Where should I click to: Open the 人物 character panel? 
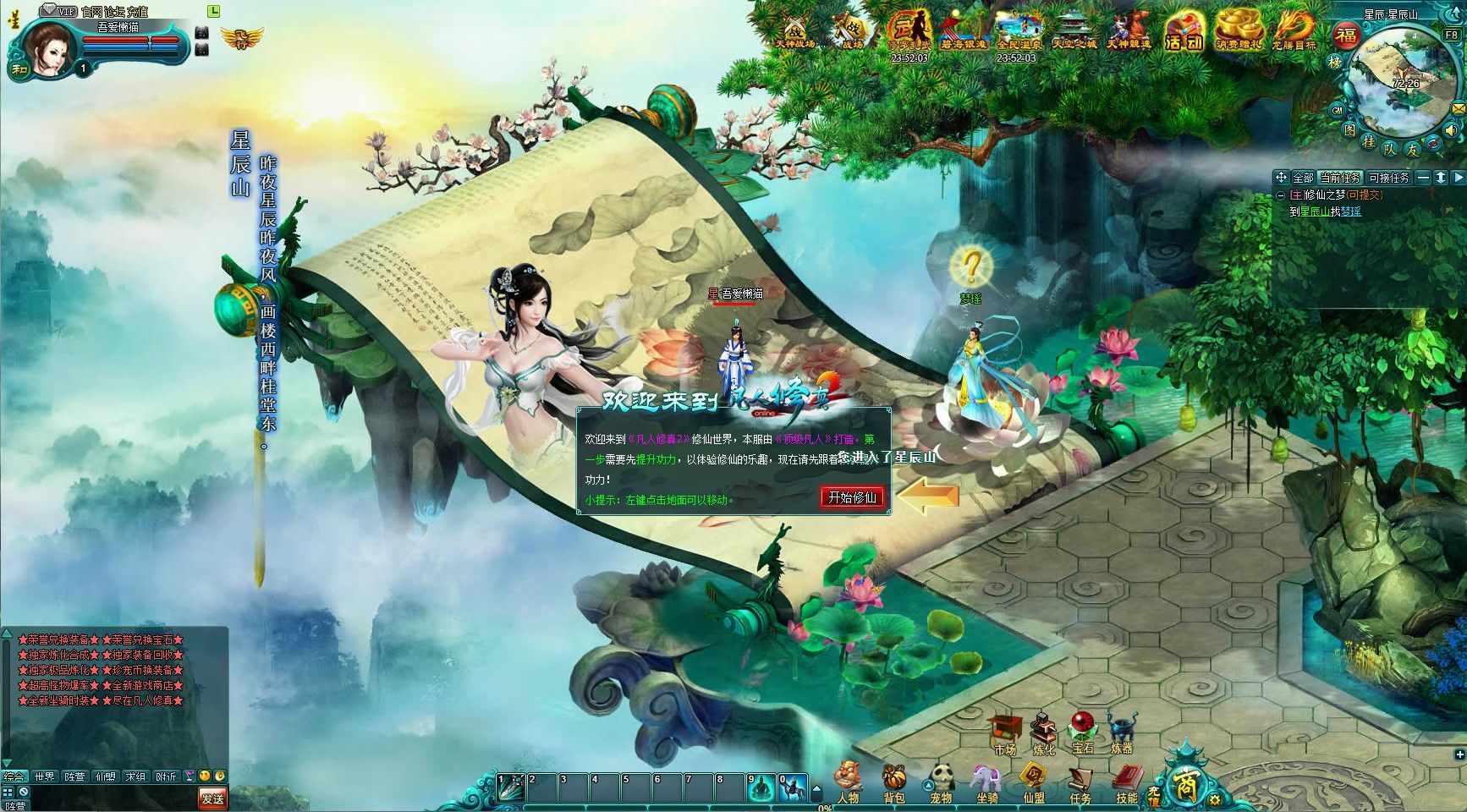pos(848,779)
